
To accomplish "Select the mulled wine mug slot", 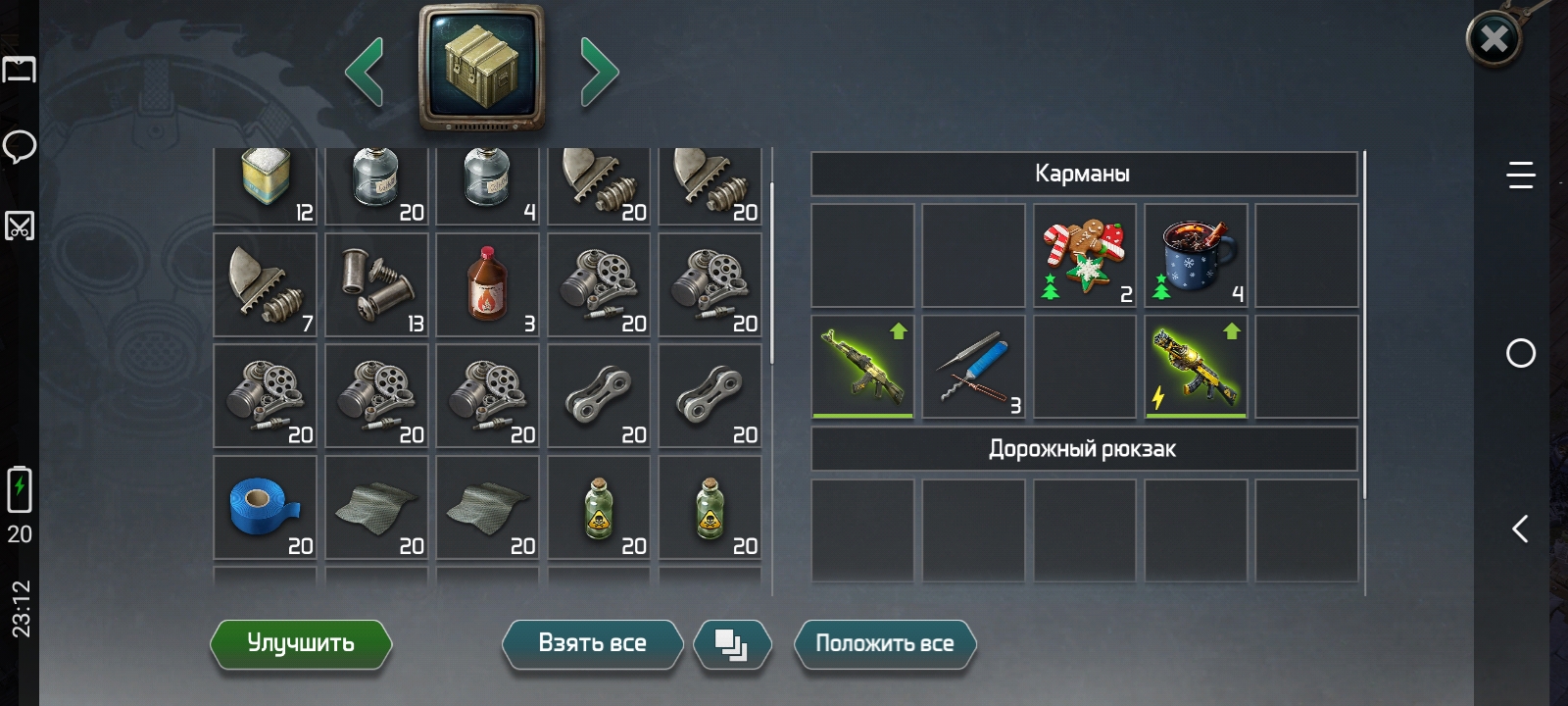I will pos(1196,255).
